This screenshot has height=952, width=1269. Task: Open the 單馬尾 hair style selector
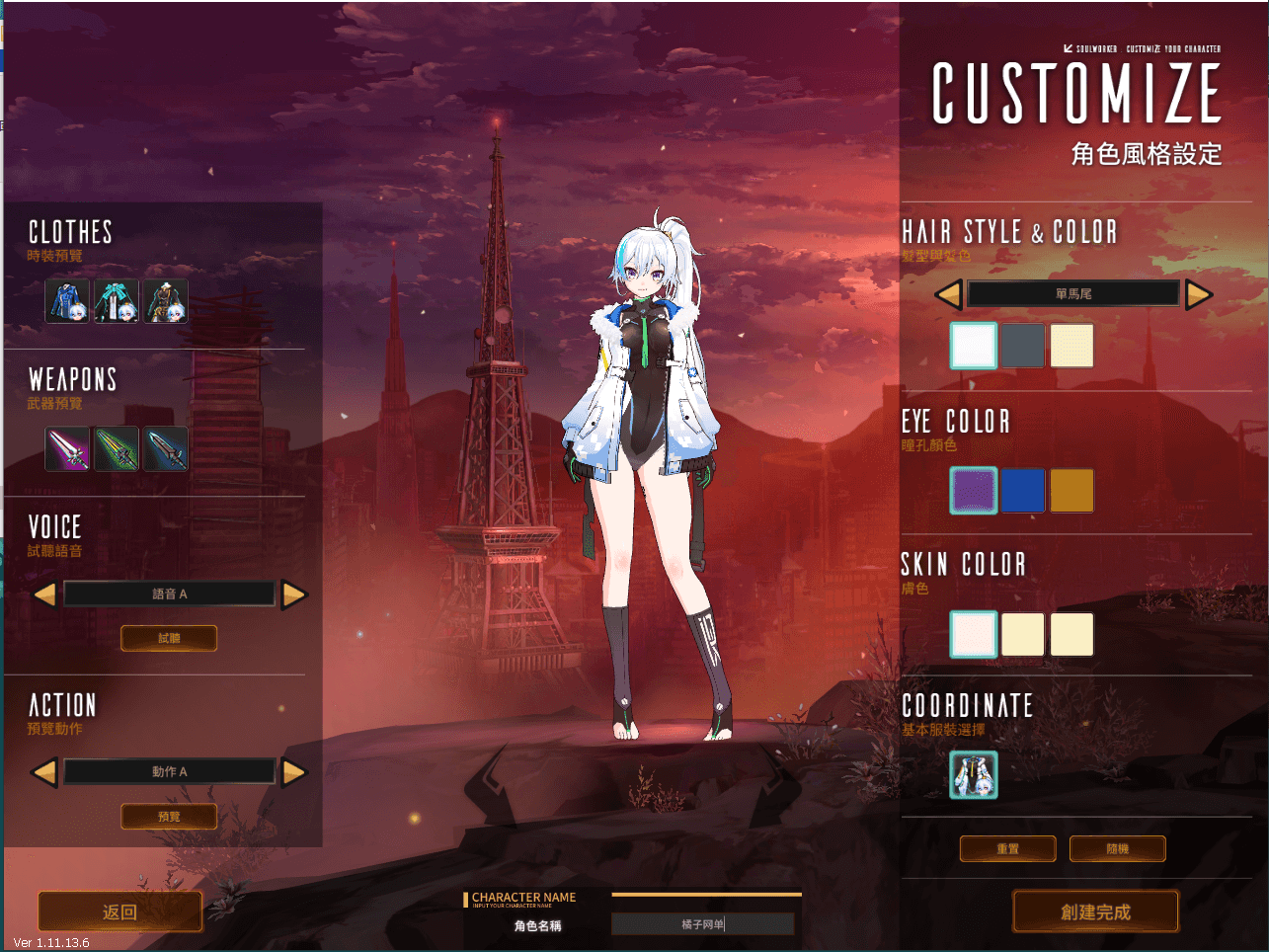coord(1073,292)
